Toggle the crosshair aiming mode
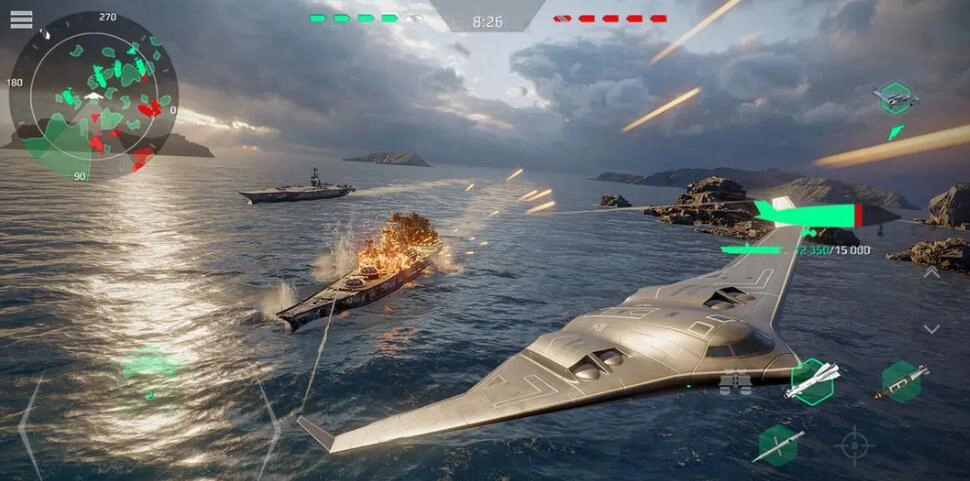The width and height of the screenshot is (970, 481). pyautogui.click(x=854, y=444)
